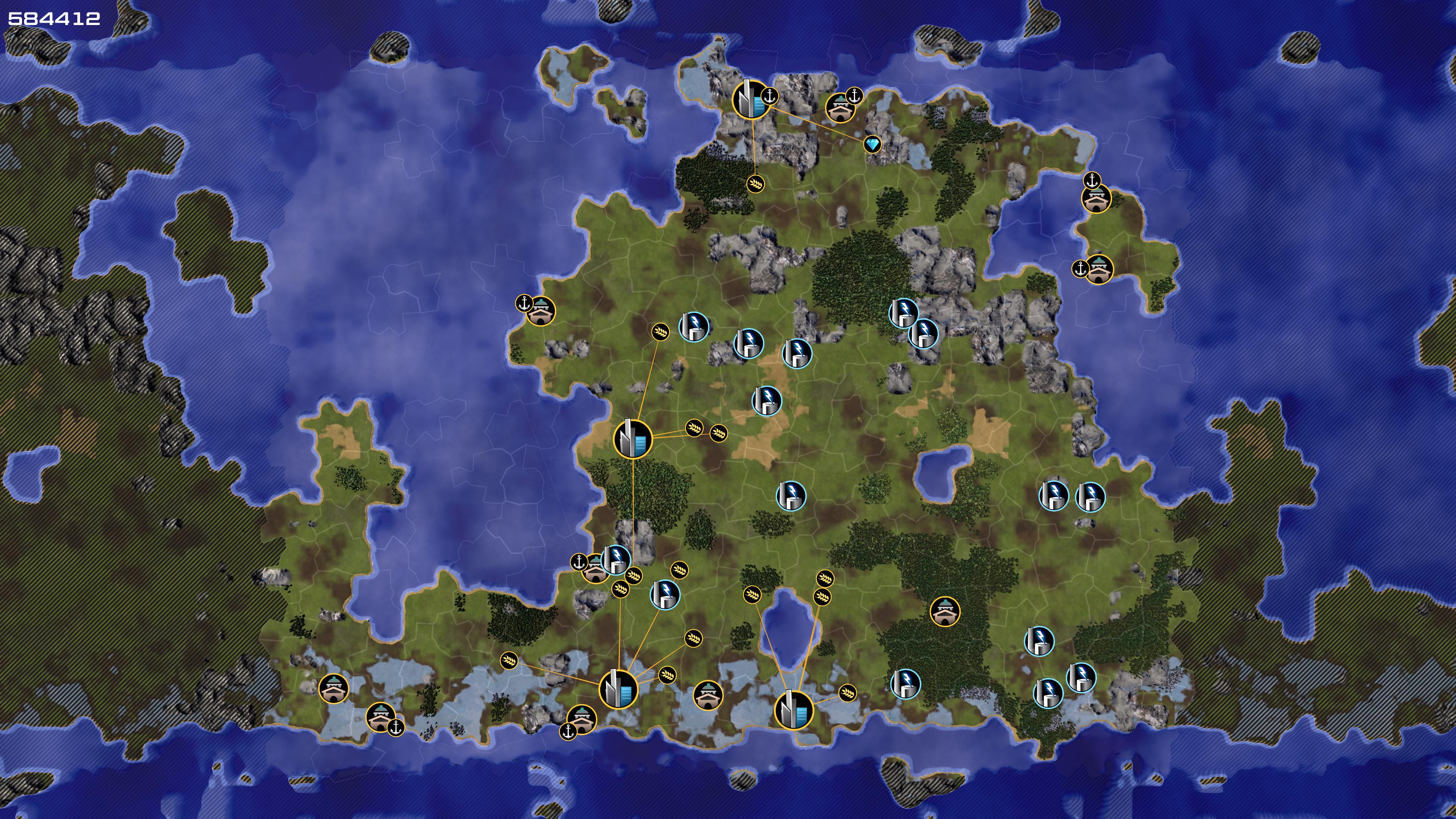
Task: Click the city marker below the small lake
Action: point(793,710)
